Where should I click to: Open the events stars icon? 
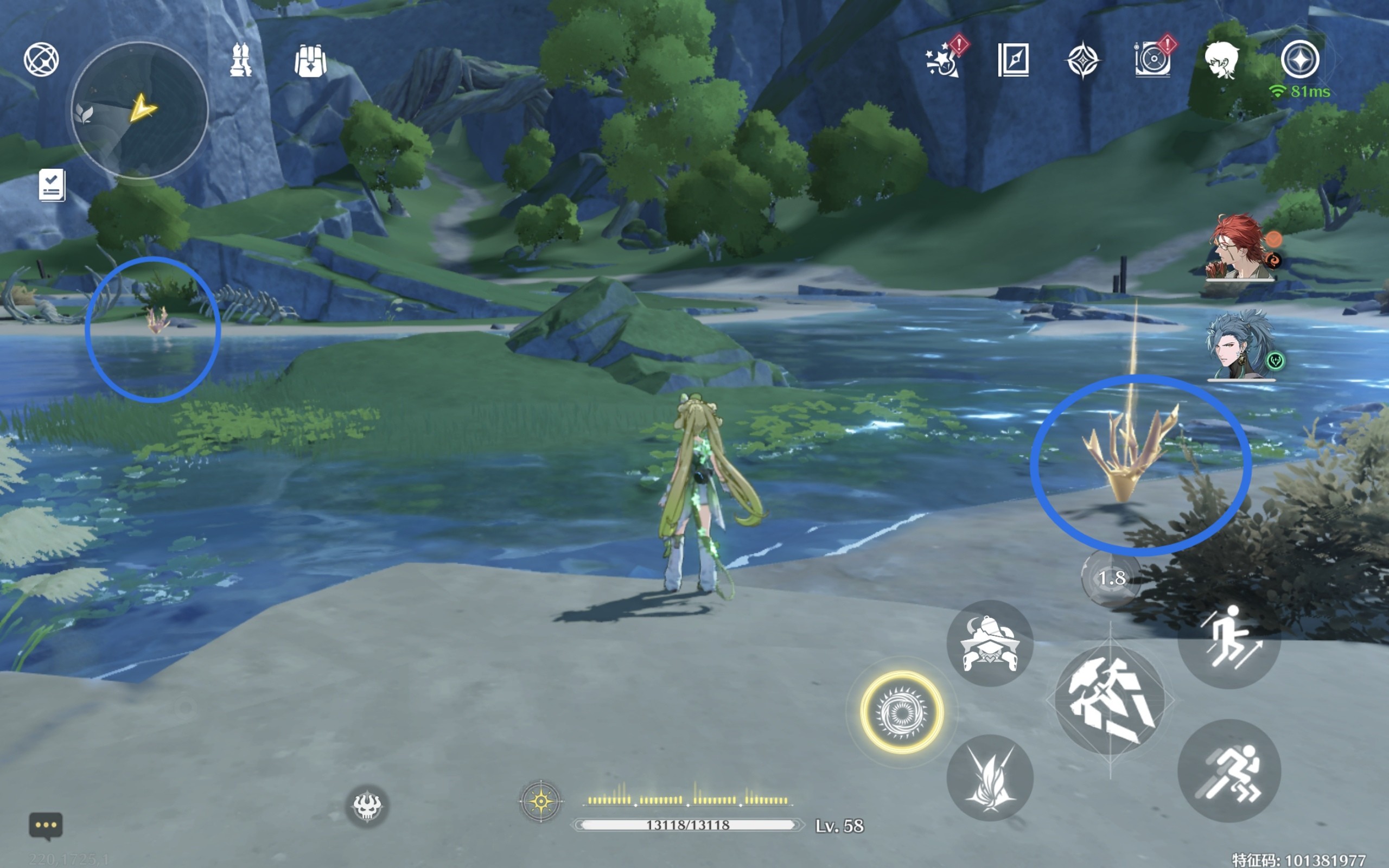943,60
